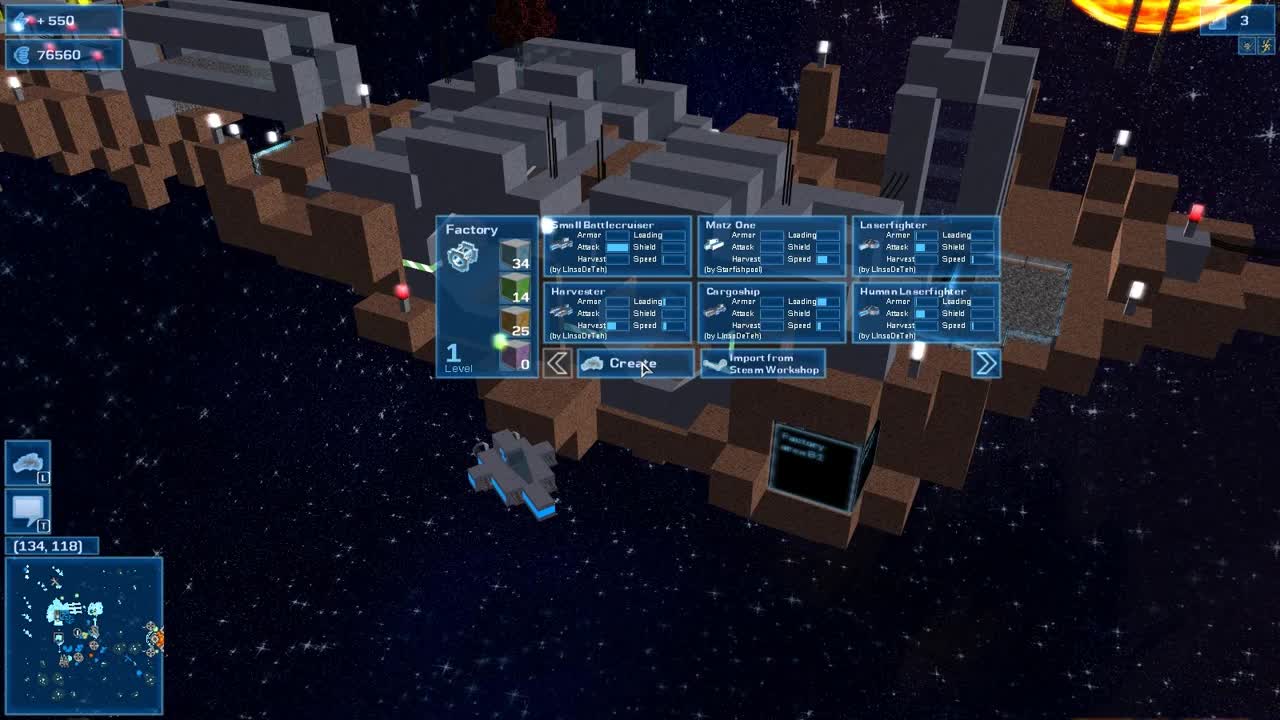Image resolution: width=1280 pixels, height=720 pixels.
Task: Pick the Laserfighter ship card
Action: pos(926,246)
